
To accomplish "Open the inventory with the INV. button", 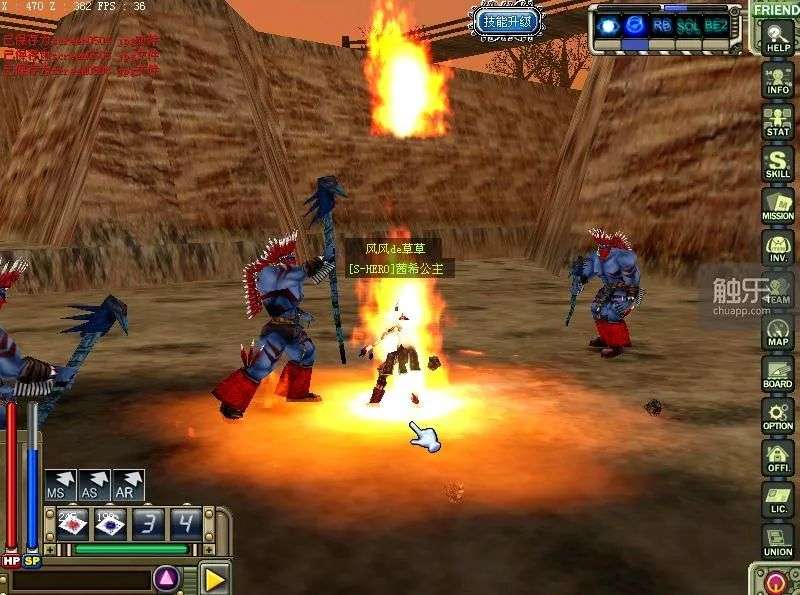I will coord(777,247).
